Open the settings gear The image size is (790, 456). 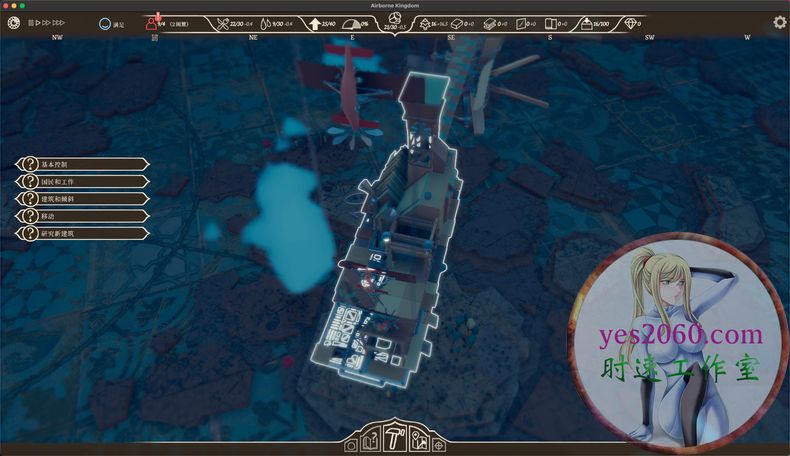click(x=779, y=22)
